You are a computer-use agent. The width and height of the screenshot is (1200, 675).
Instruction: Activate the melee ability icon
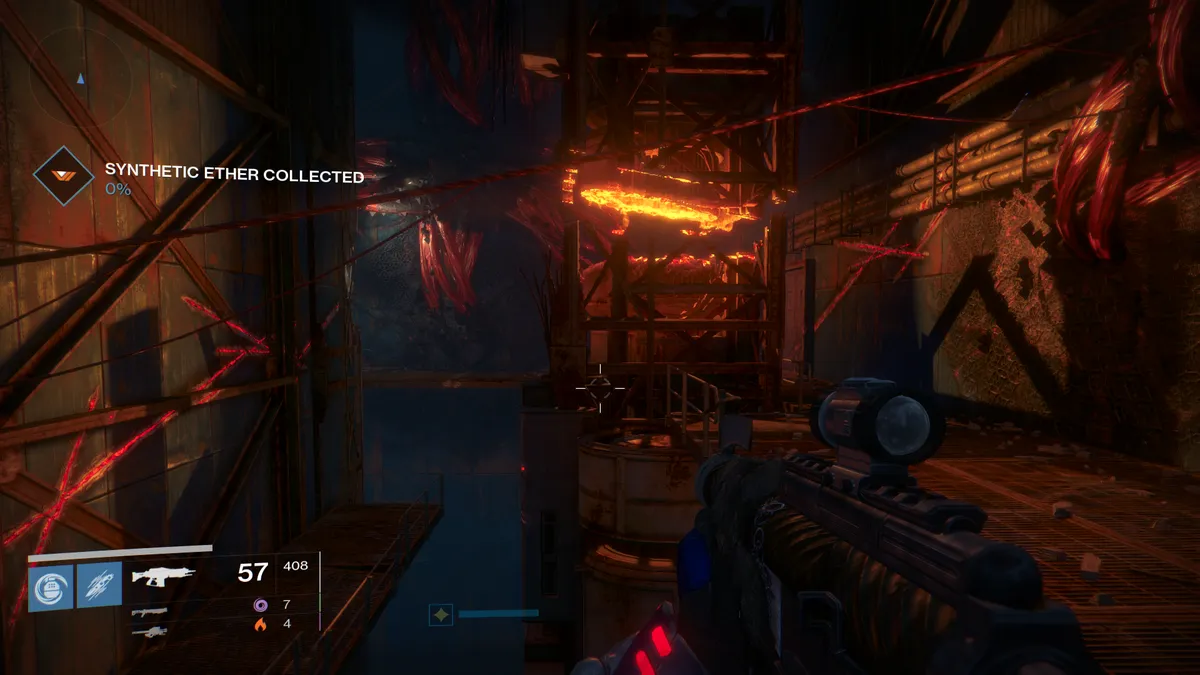(x=100, y=585)
